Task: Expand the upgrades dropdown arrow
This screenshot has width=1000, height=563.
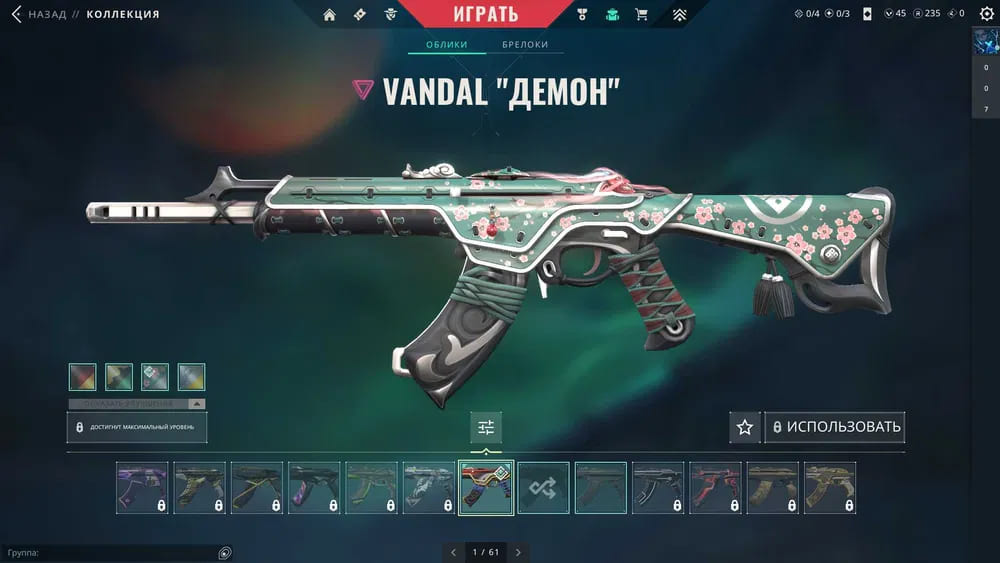Action: tap(196, 404)
